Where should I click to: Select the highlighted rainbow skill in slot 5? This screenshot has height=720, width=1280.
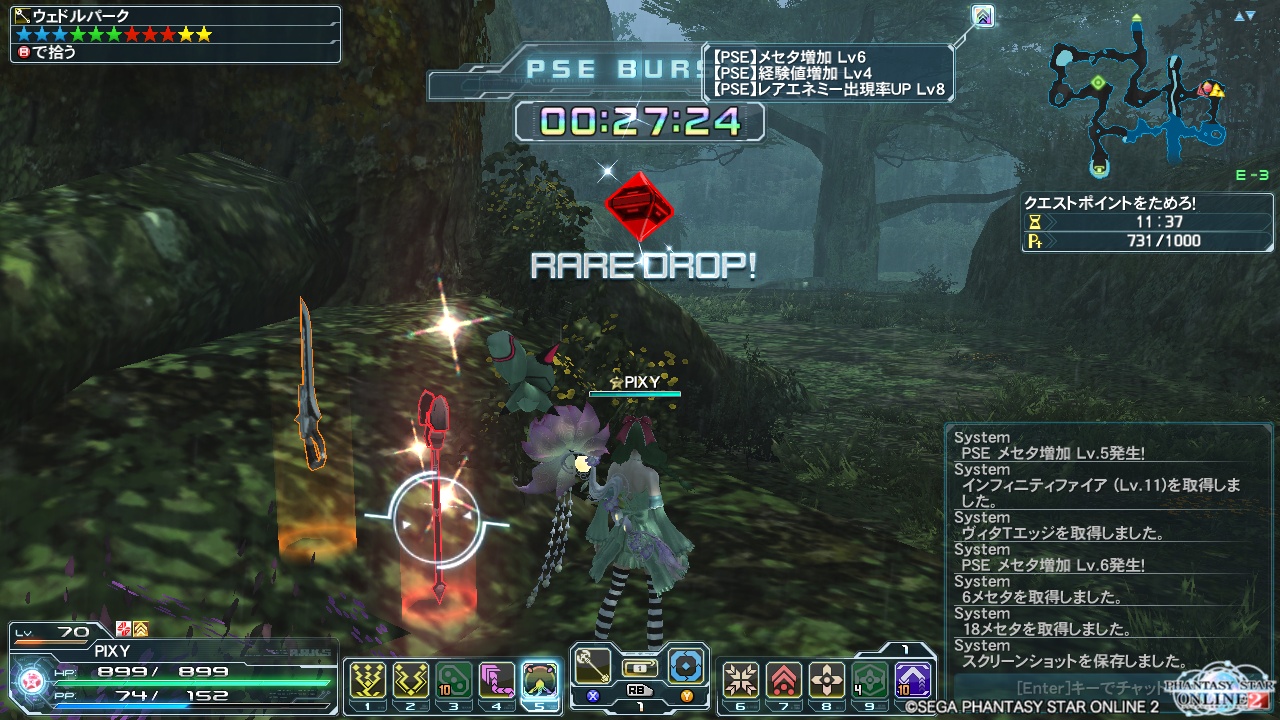click(x=540, y=680)
